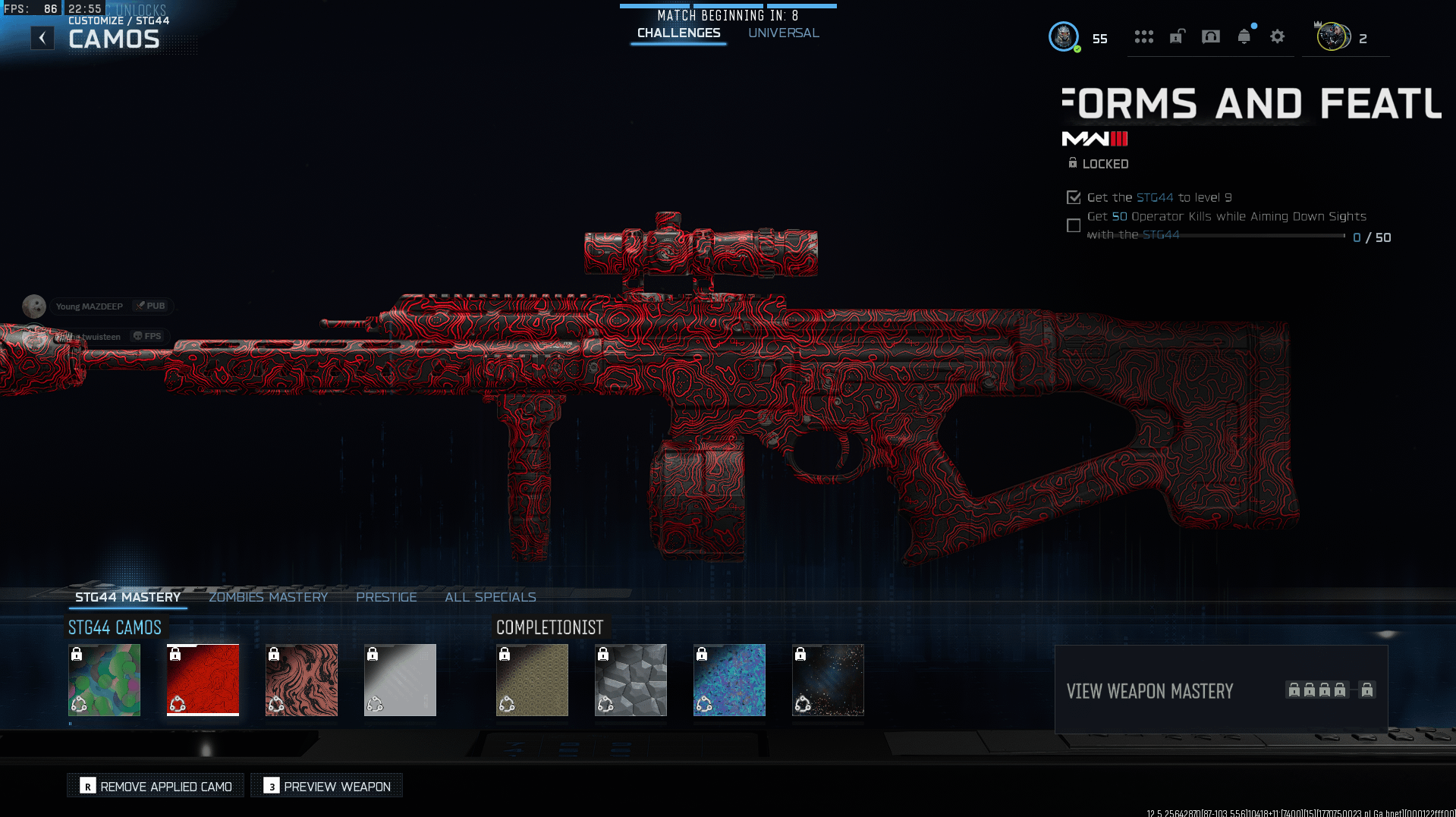Viewport: 1456px width, 817px height.
Task: Remove the applied camo
Action: pyautogui.click(x=156, y=786)
